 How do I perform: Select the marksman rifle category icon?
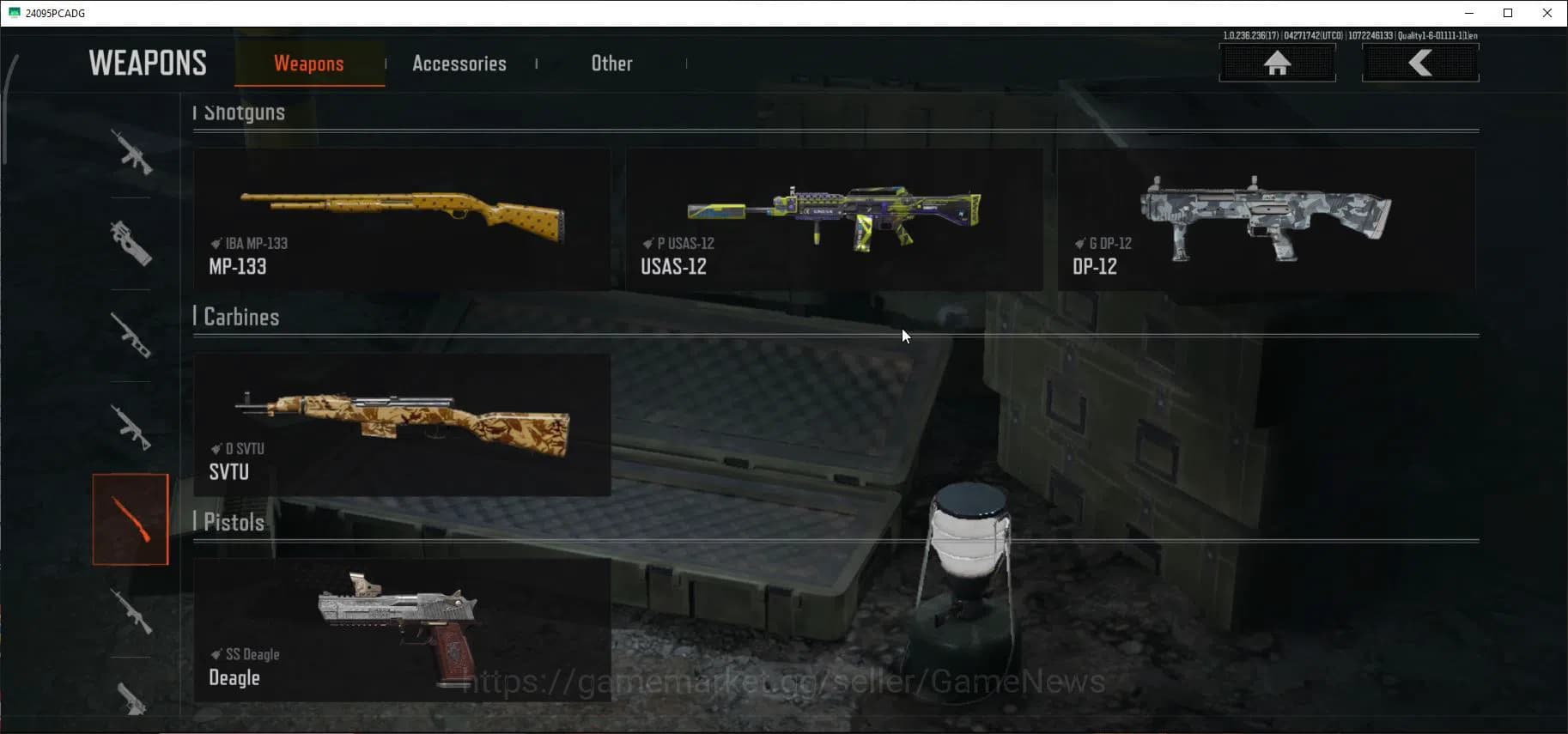[x=131, y=335]
